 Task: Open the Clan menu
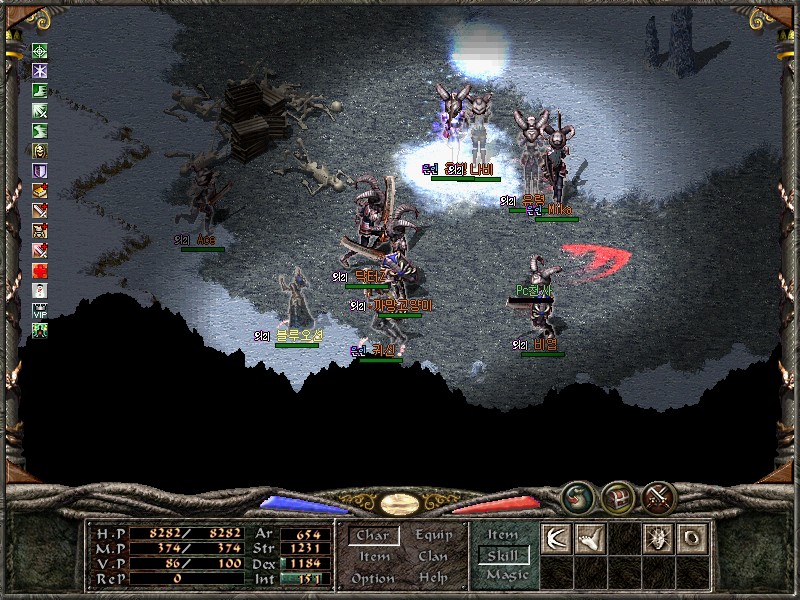tap(433, 556)
